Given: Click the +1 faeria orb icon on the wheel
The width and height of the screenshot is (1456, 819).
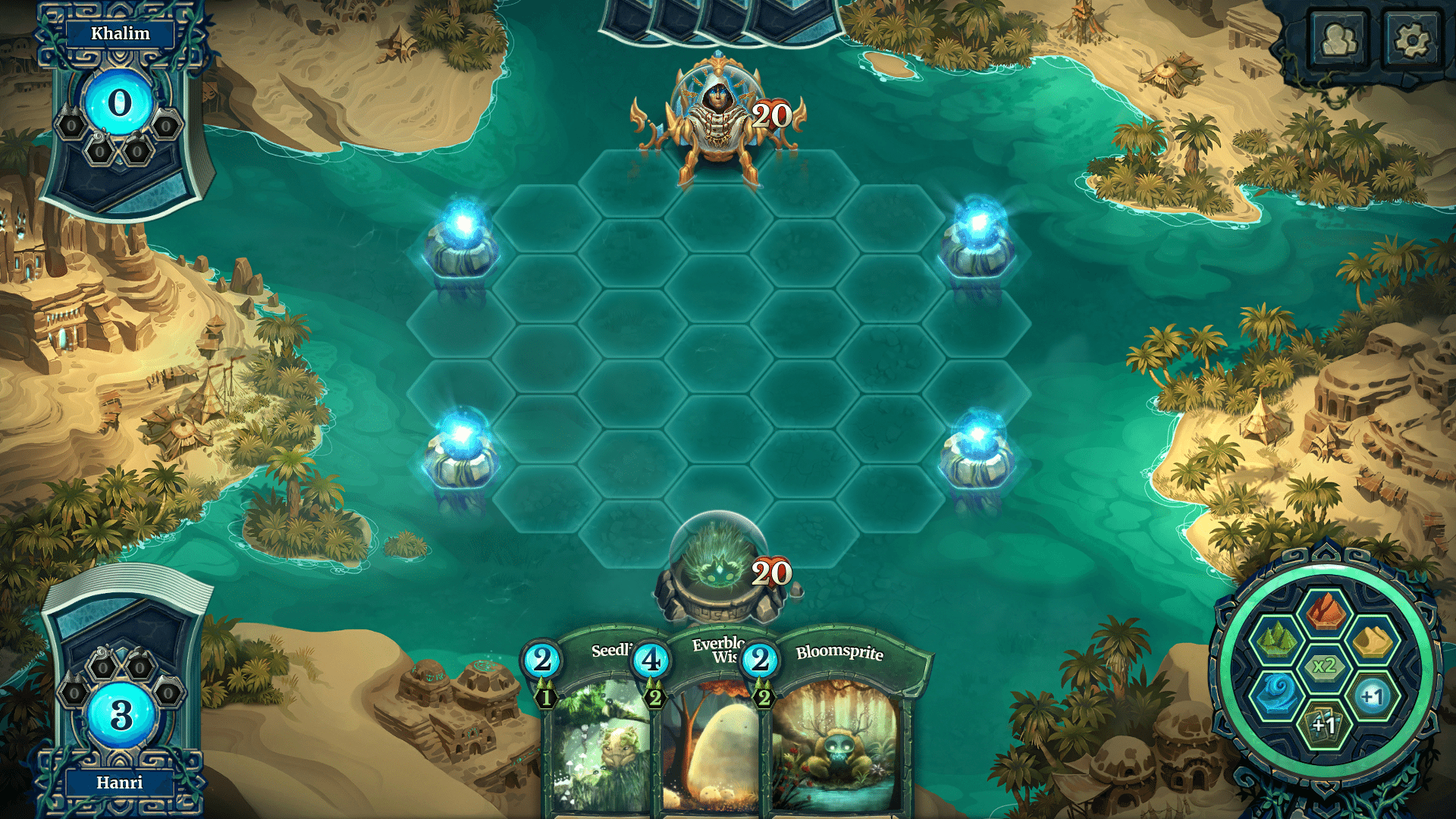Looking at the screenshot, I should pyautogui.click(x=1373, y=695).
